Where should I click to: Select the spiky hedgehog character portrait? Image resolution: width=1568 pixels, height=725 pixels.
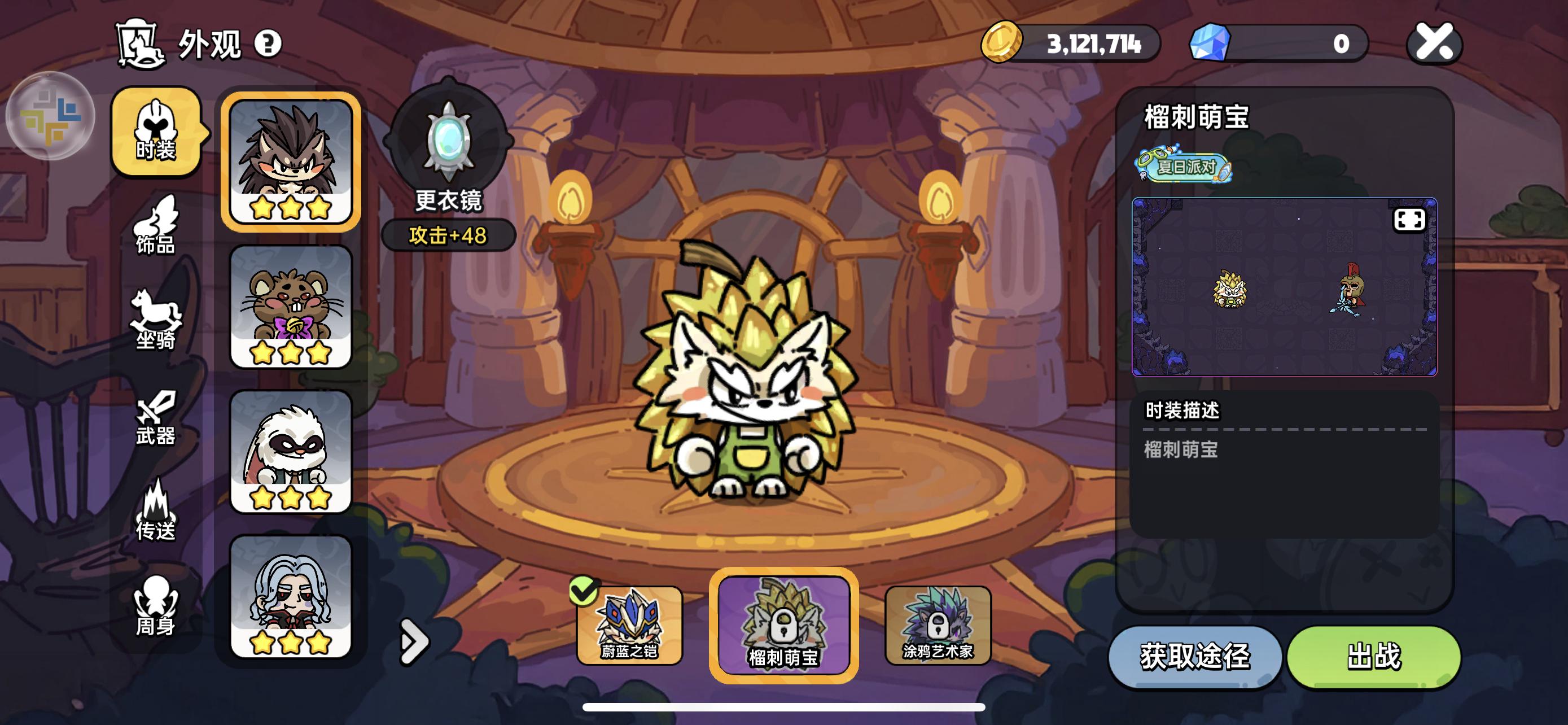coord(291,161)
